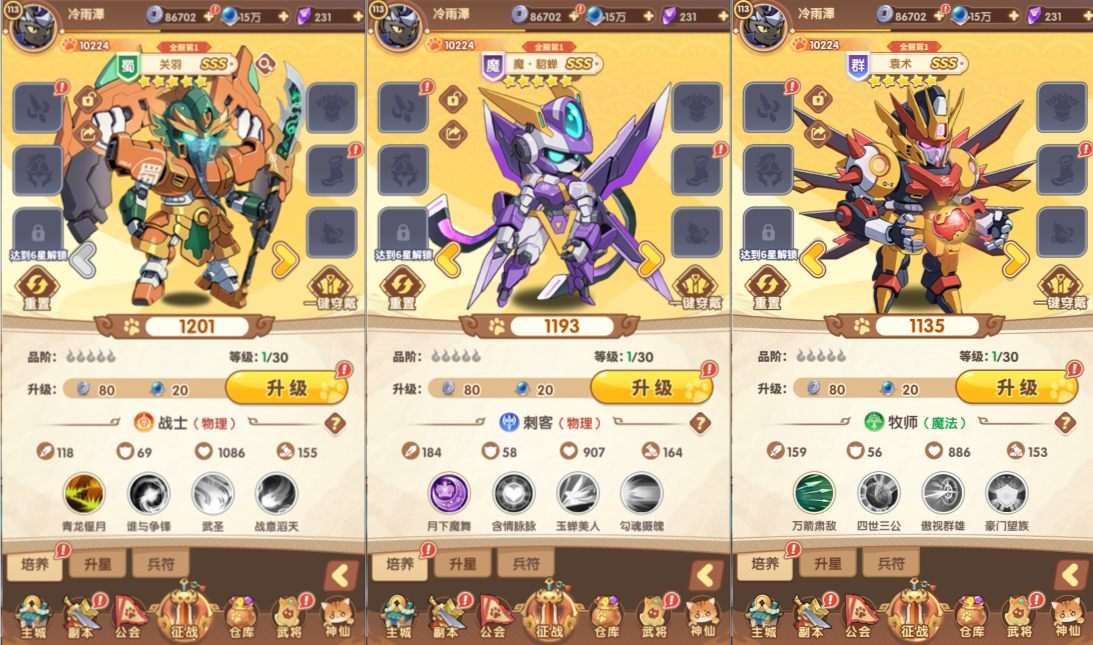This screenshot has width=1093, height=645.
Task: View the 傲视群雄 skill
Action: [942, 493]
